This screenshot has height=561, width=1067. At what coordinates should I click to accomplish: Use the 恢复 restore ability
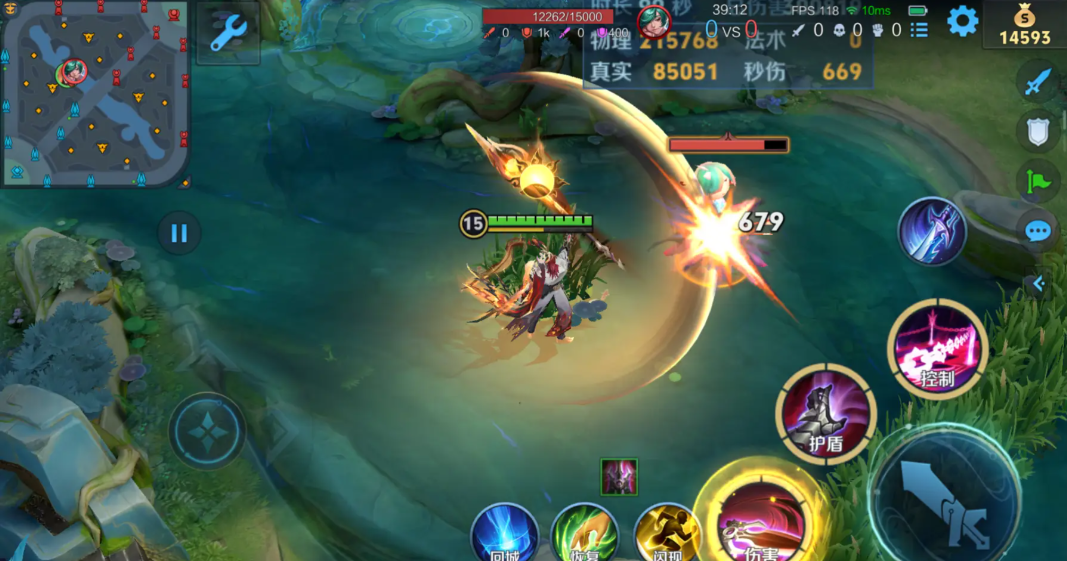click(585, 534)
